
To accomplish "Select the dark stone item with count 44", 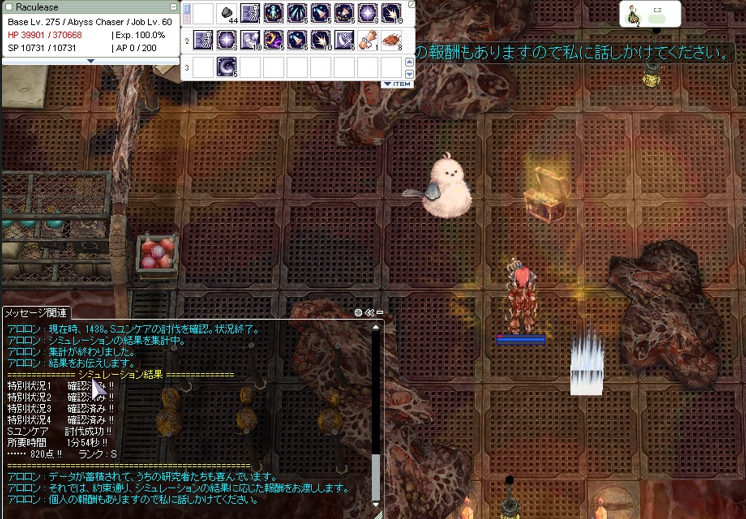I will 227,13.
